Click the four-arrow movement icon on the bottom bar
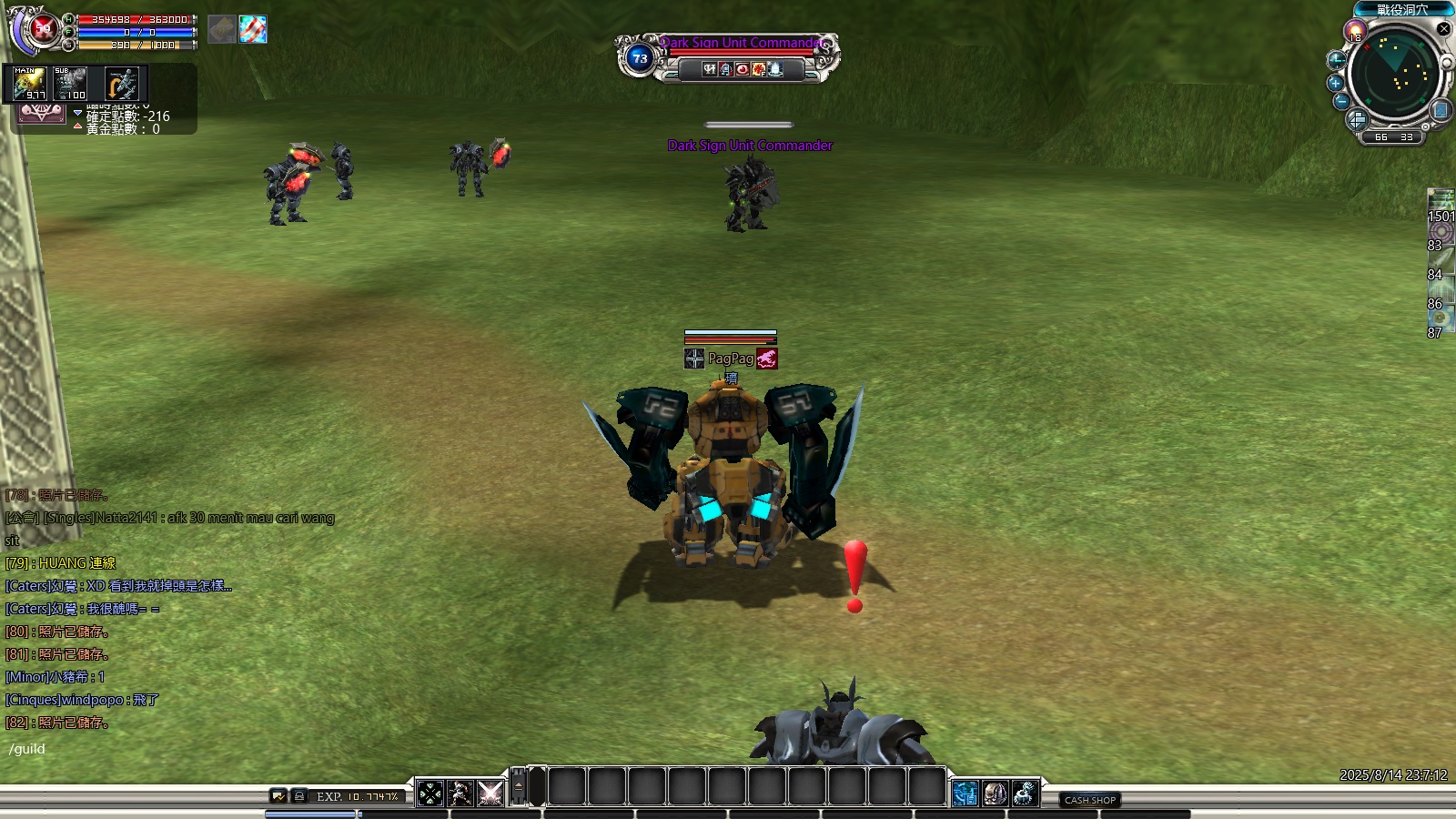This screenshot has height=819, width=1456. pyautogui.click(x=430, y=794)
